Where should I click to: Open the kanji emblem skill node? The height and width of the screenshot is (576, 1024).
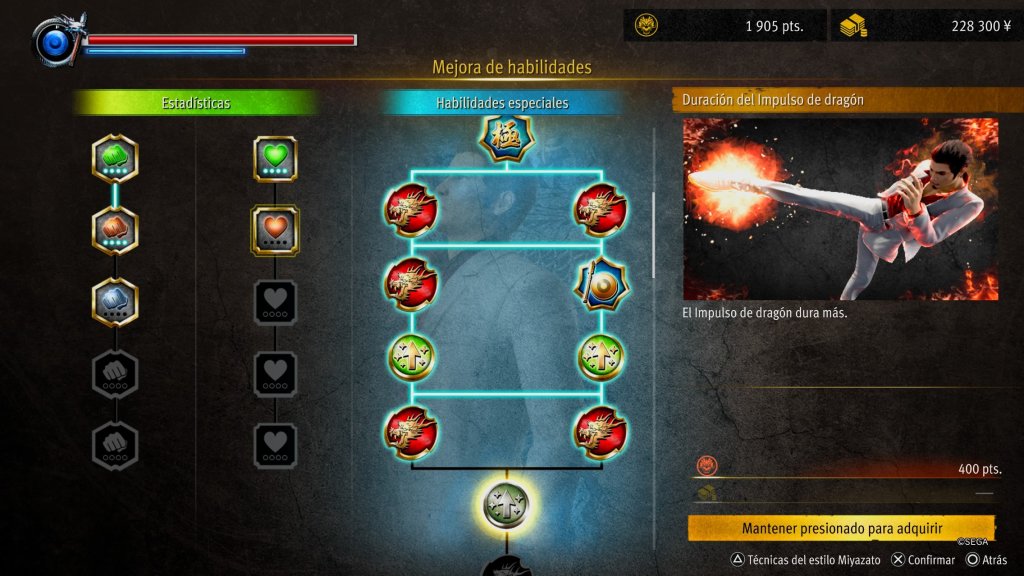(x=506, y=138)
